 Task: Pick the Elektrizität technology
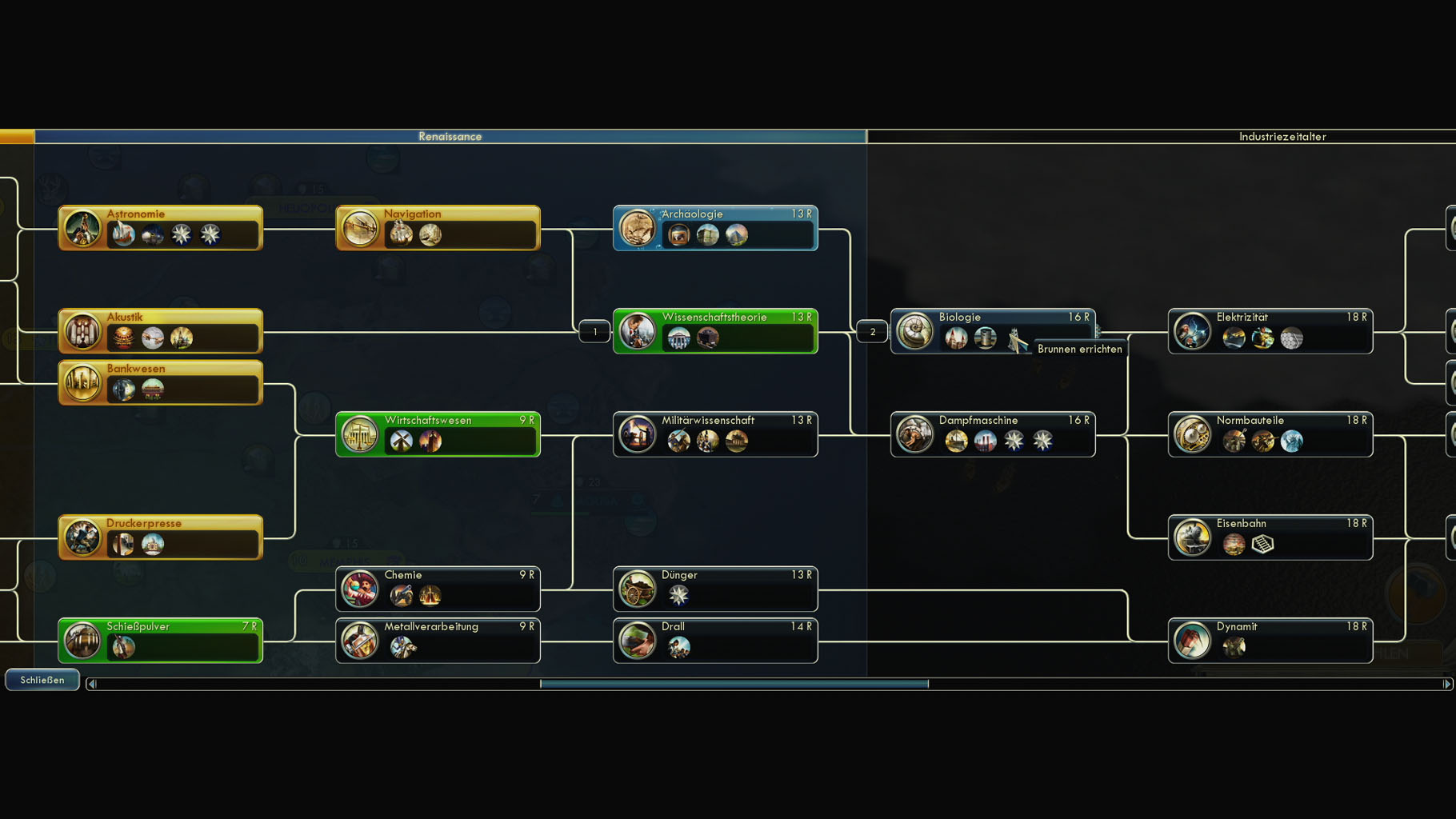(x=1270, y=331)
